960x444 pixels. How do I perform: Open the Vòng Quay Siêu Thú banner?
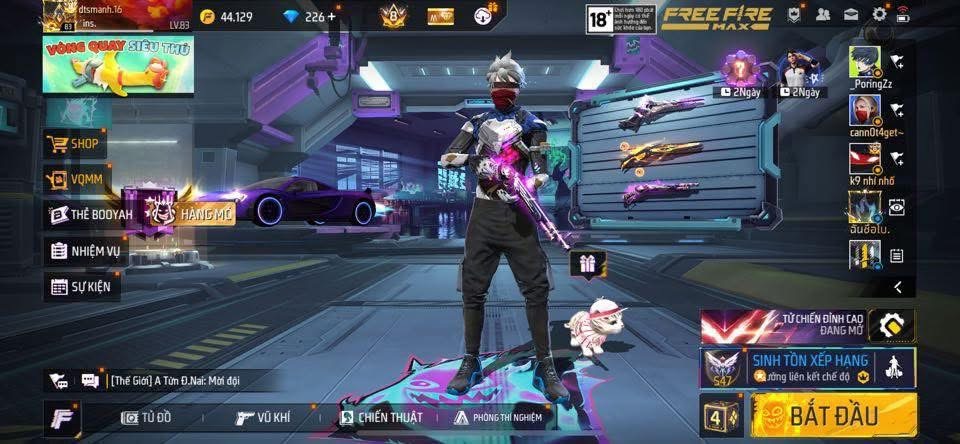(118, 65)
